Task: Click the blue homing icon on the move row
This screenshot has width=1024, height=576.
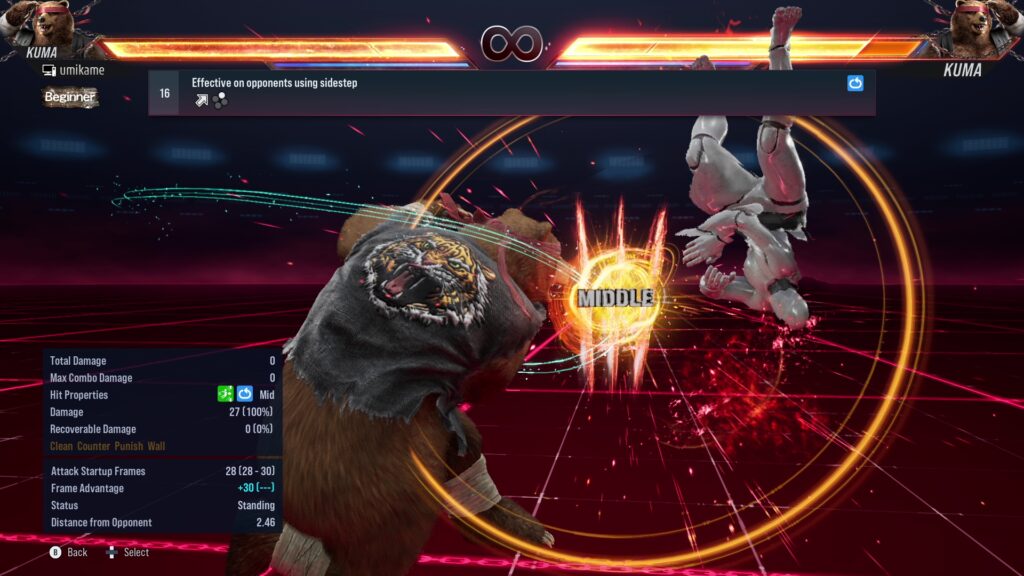Action: [855, 84]
